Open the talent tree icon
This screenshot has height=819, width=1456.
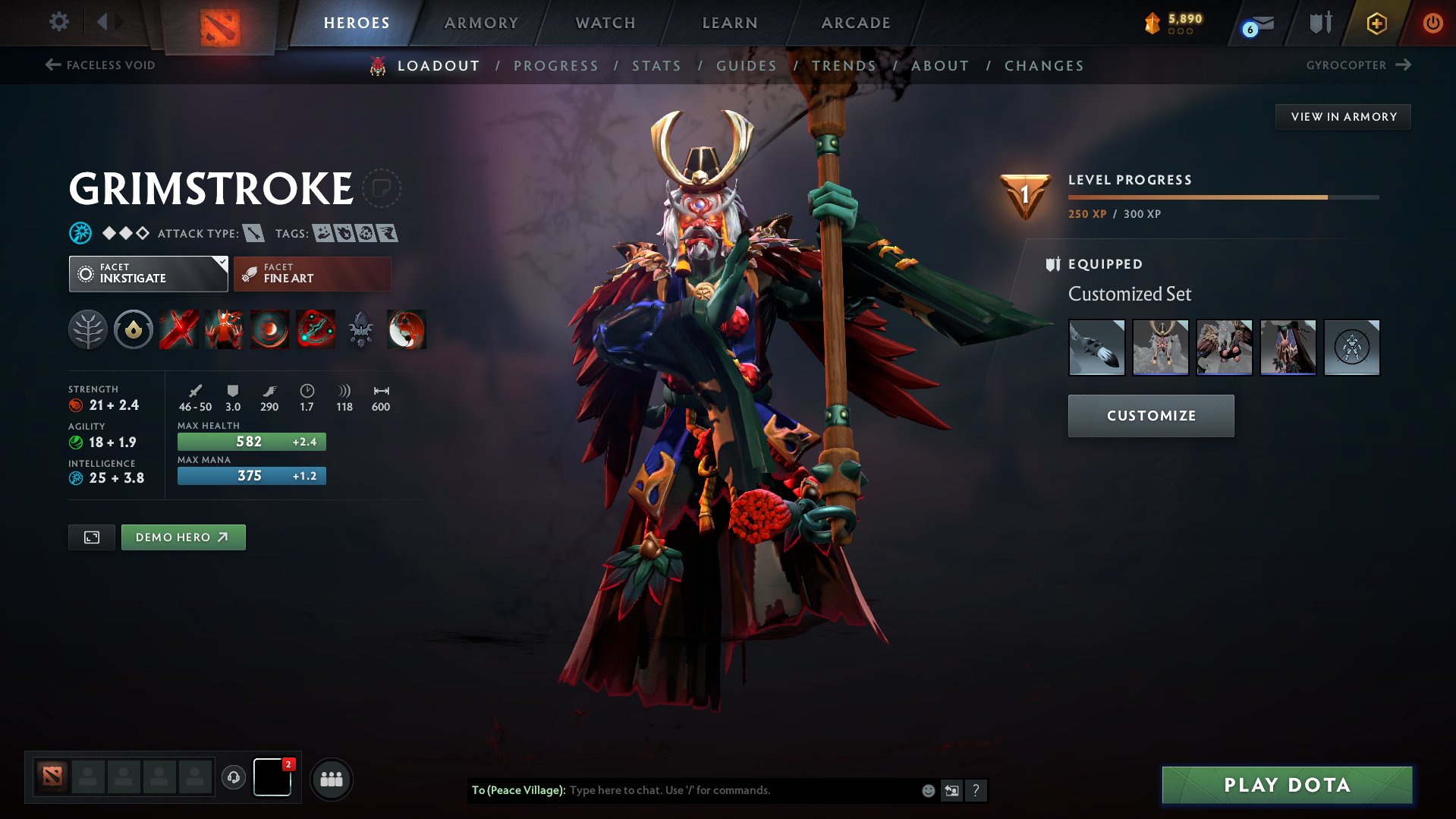pos(88,329)
